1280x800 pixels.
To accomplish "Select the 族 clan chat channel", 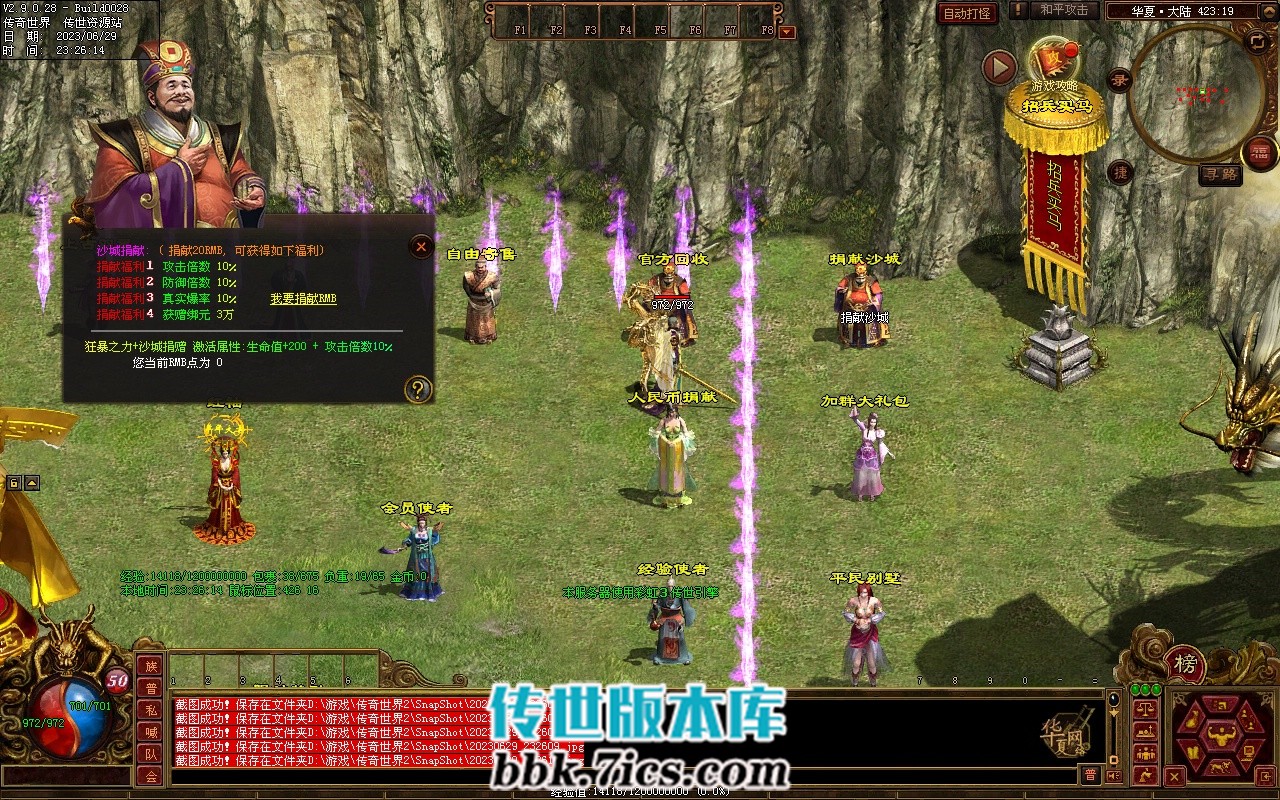I will 150,666.
